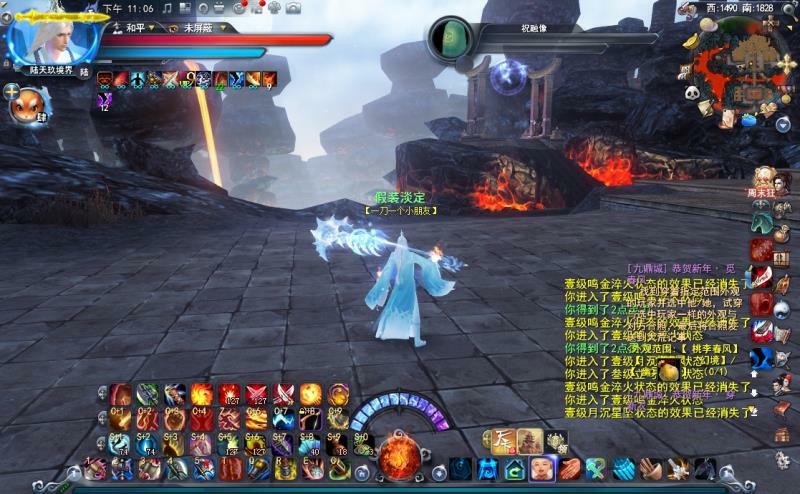Open the green house icon in bottom menu
800x494 pixels.
[x=516, y=468]
